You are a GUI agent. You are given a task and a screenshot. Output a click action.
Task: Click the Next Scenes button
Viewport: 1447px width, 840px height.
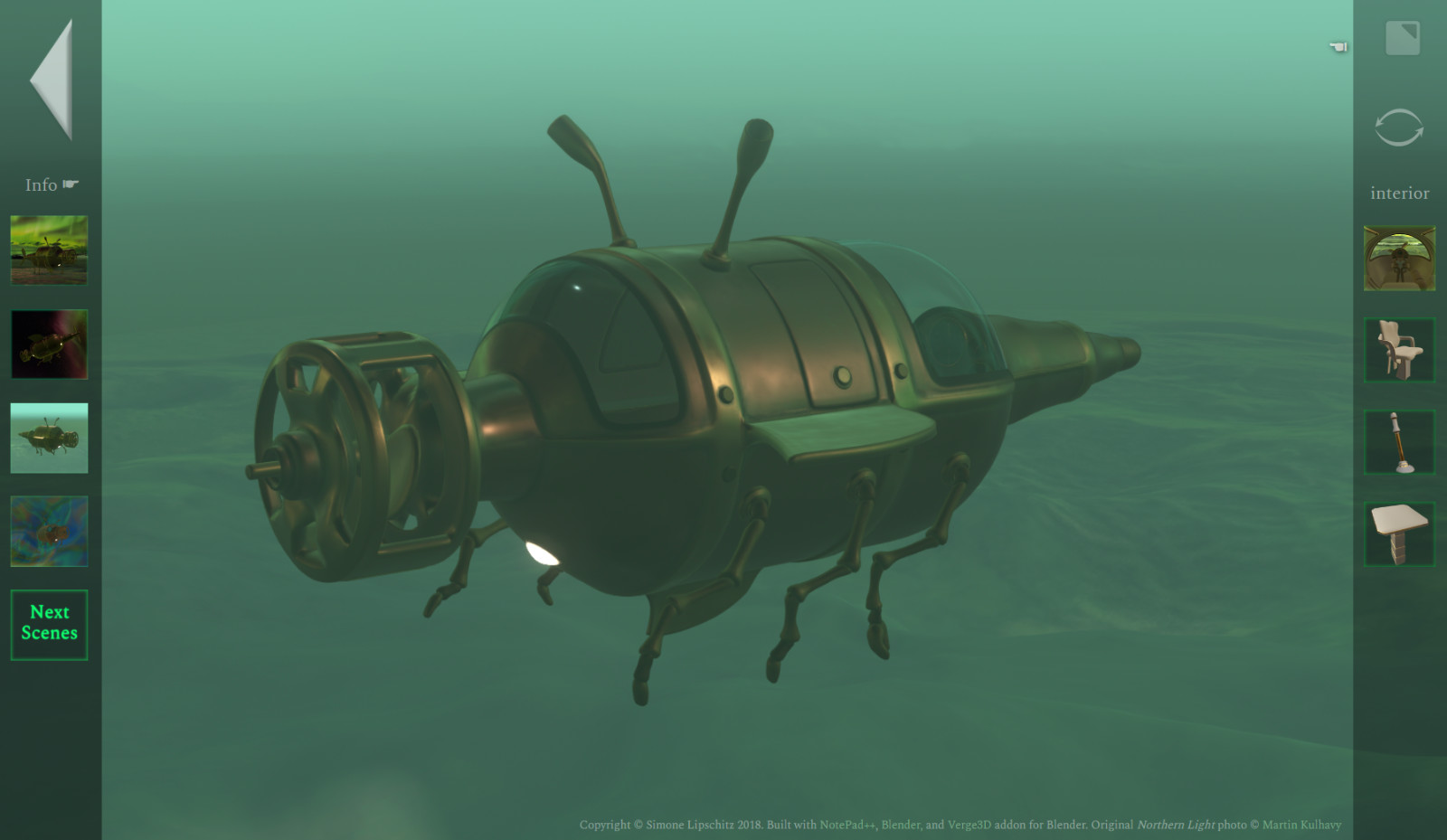point(49,623)
